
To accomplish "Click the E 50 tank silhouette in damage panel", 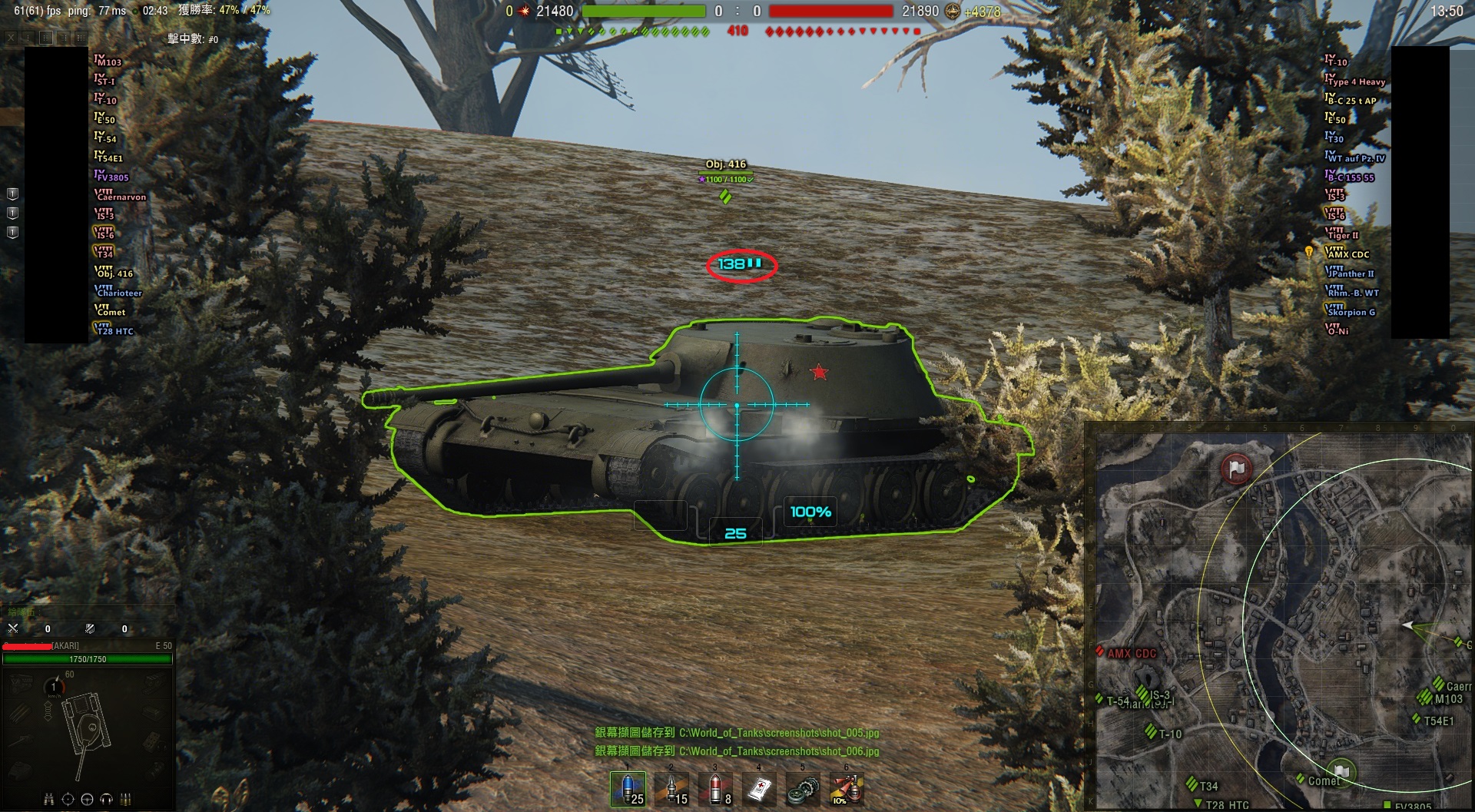I will coord(86,724).
